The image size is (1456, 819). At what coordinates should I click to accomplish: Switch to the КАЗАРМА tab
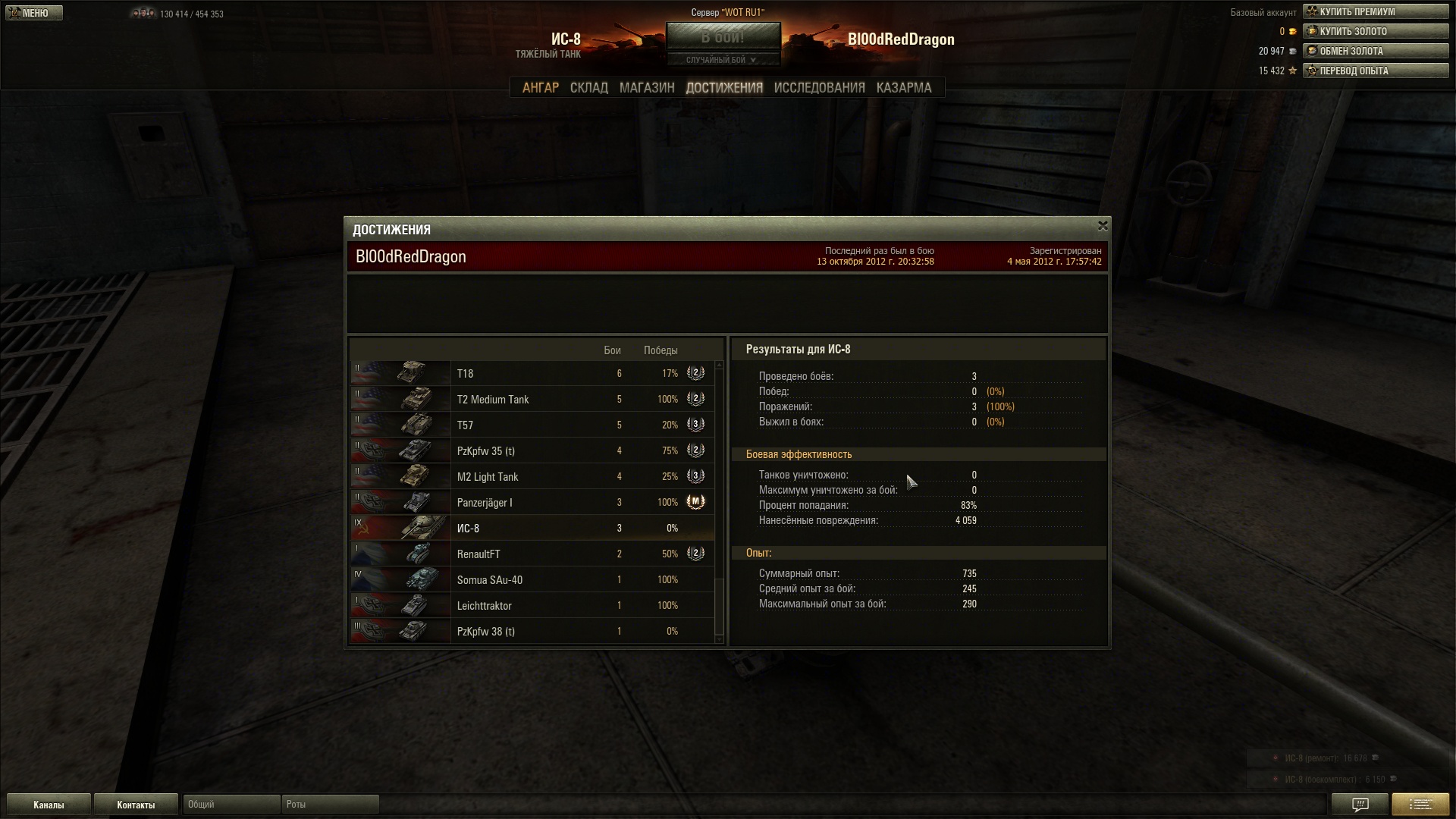[x=903, y=88]
